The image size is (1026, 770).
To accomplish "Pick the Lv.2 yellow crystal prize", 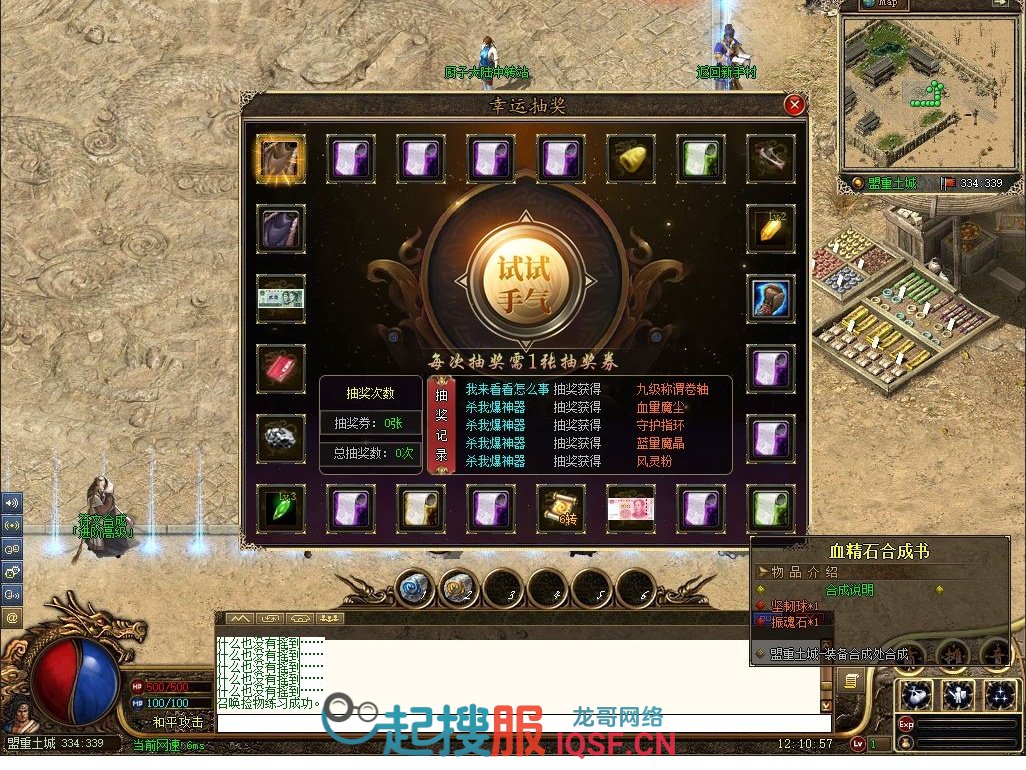I will [771, 229].
